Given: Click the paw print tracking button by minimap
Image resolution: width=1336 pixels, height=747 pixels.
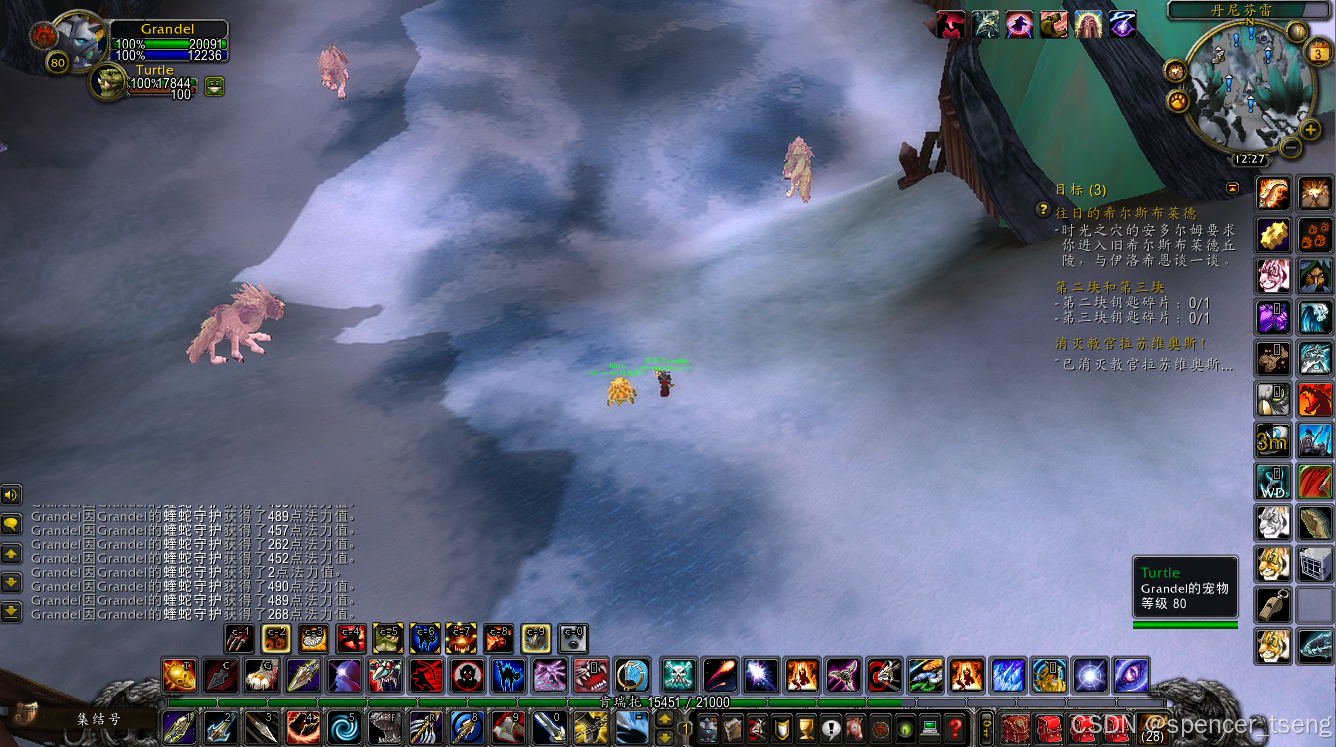Looking at the screenshot, I should [x=1176, y=101].
